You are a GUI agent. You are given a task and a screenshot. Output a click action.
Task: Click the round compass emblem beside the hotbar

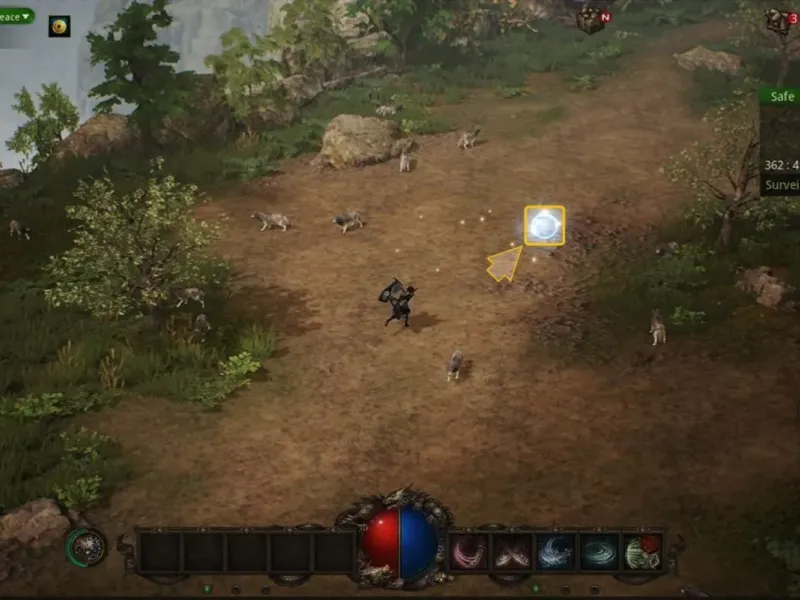tap(87, 546)
